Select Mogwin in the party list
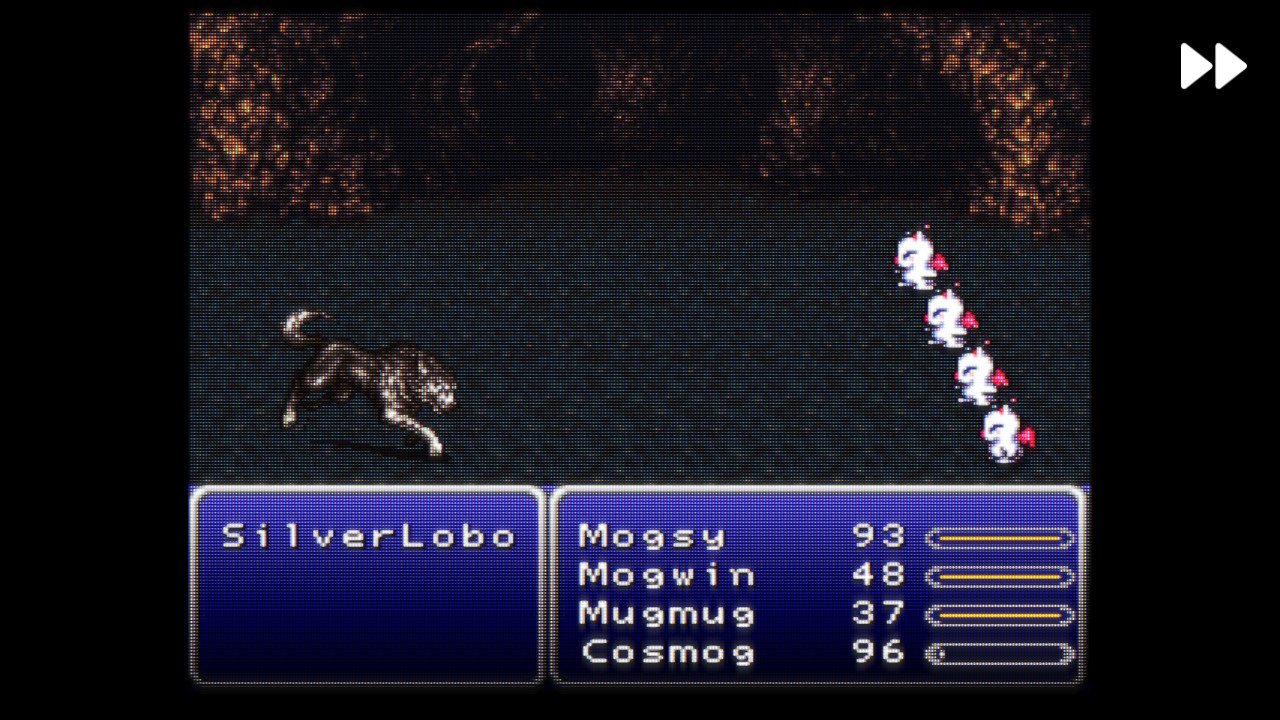This screenshot has height=720, width=1280. click(x=666, y=575)
